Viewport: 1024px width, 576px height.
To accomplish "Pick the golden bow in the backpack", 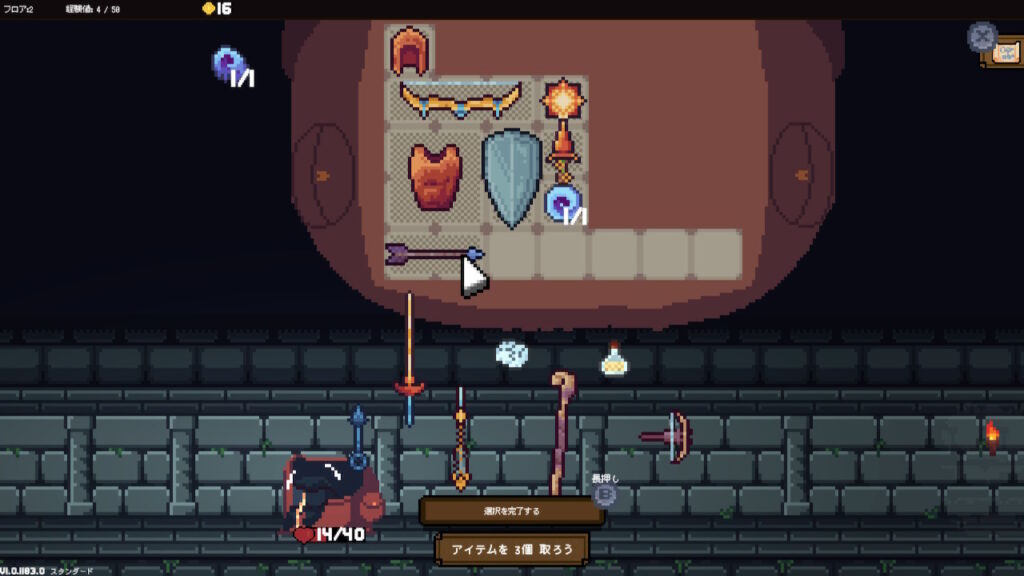I will (460, 100).
